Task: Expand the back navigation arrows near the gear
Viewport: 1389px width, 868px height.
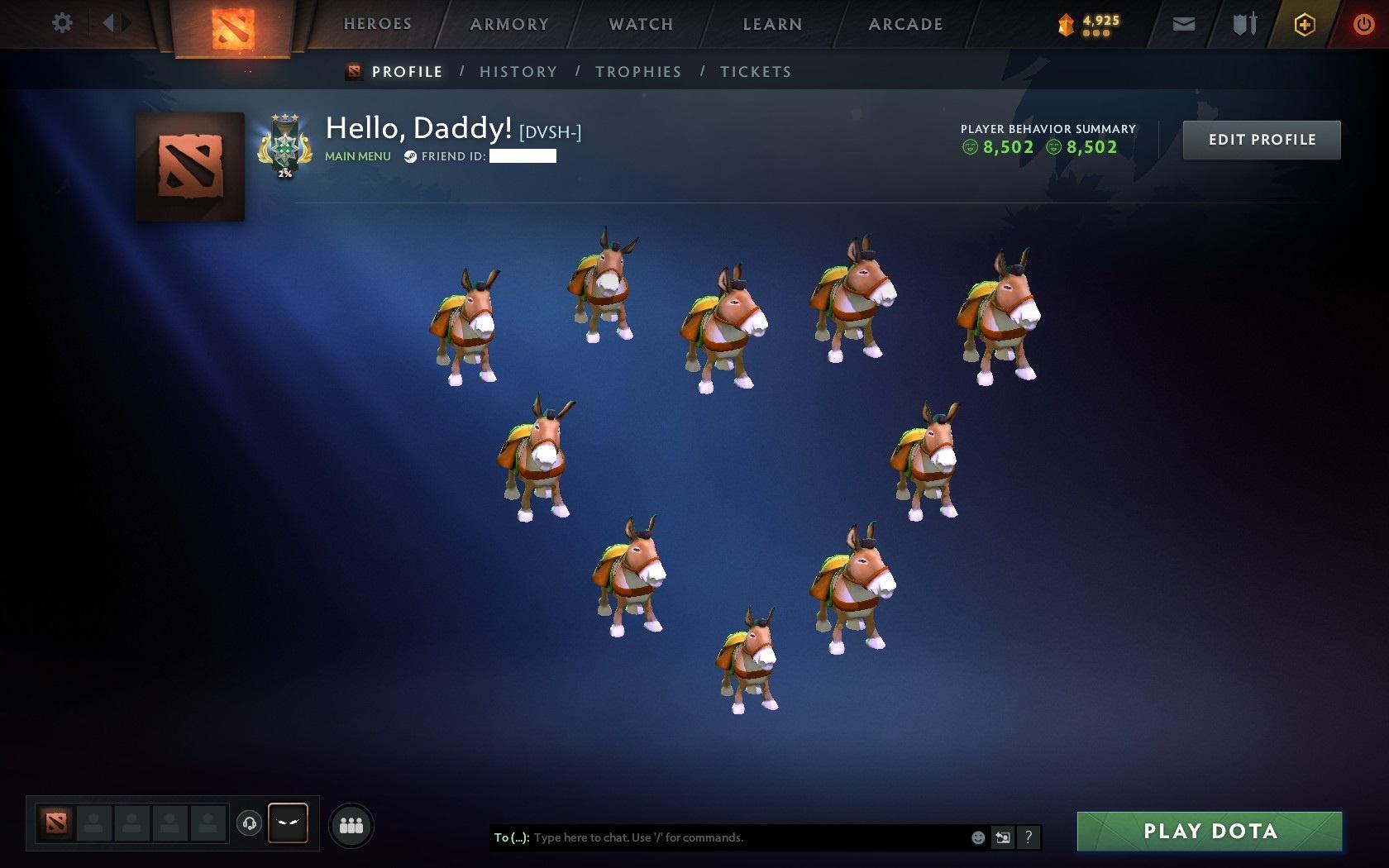Action: (x=112, y=22)
